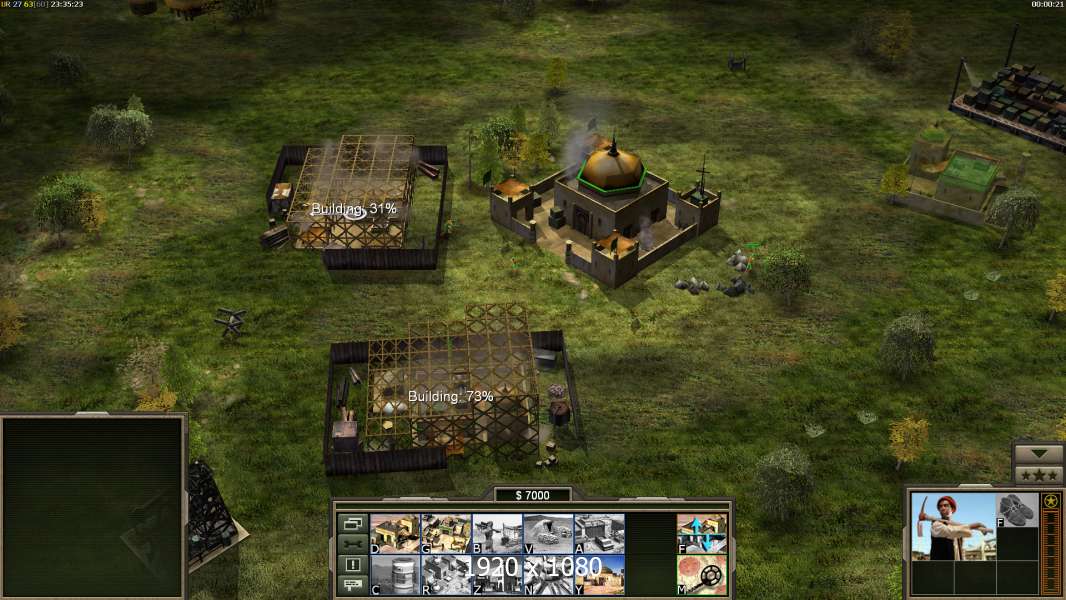Choose the greyed build icon labeled Z
The image size is (1066, 600).
click(497, 575)
